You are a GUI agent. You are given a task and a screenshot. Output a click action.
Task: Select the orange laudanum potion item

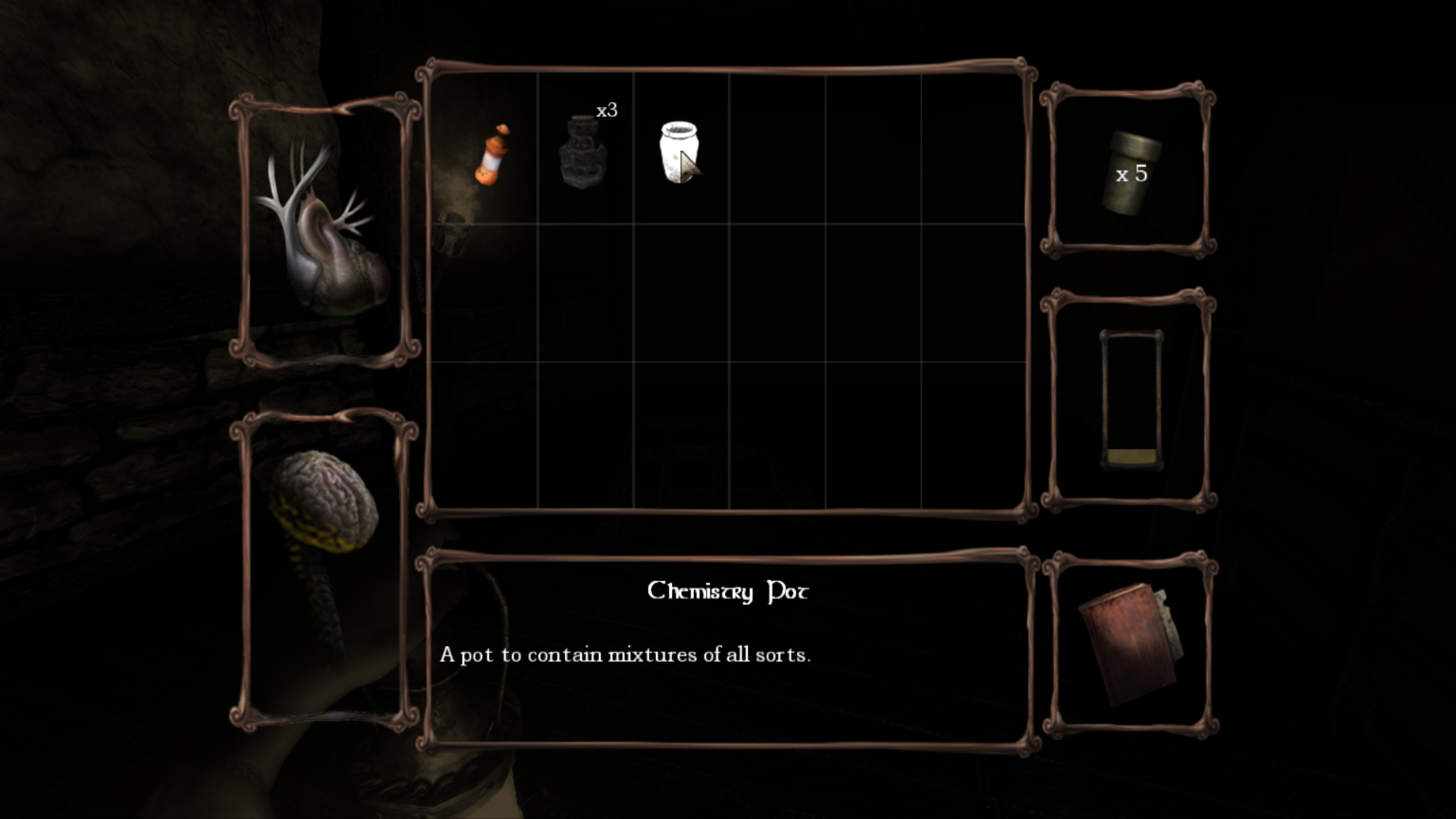[x=491, y=155]
